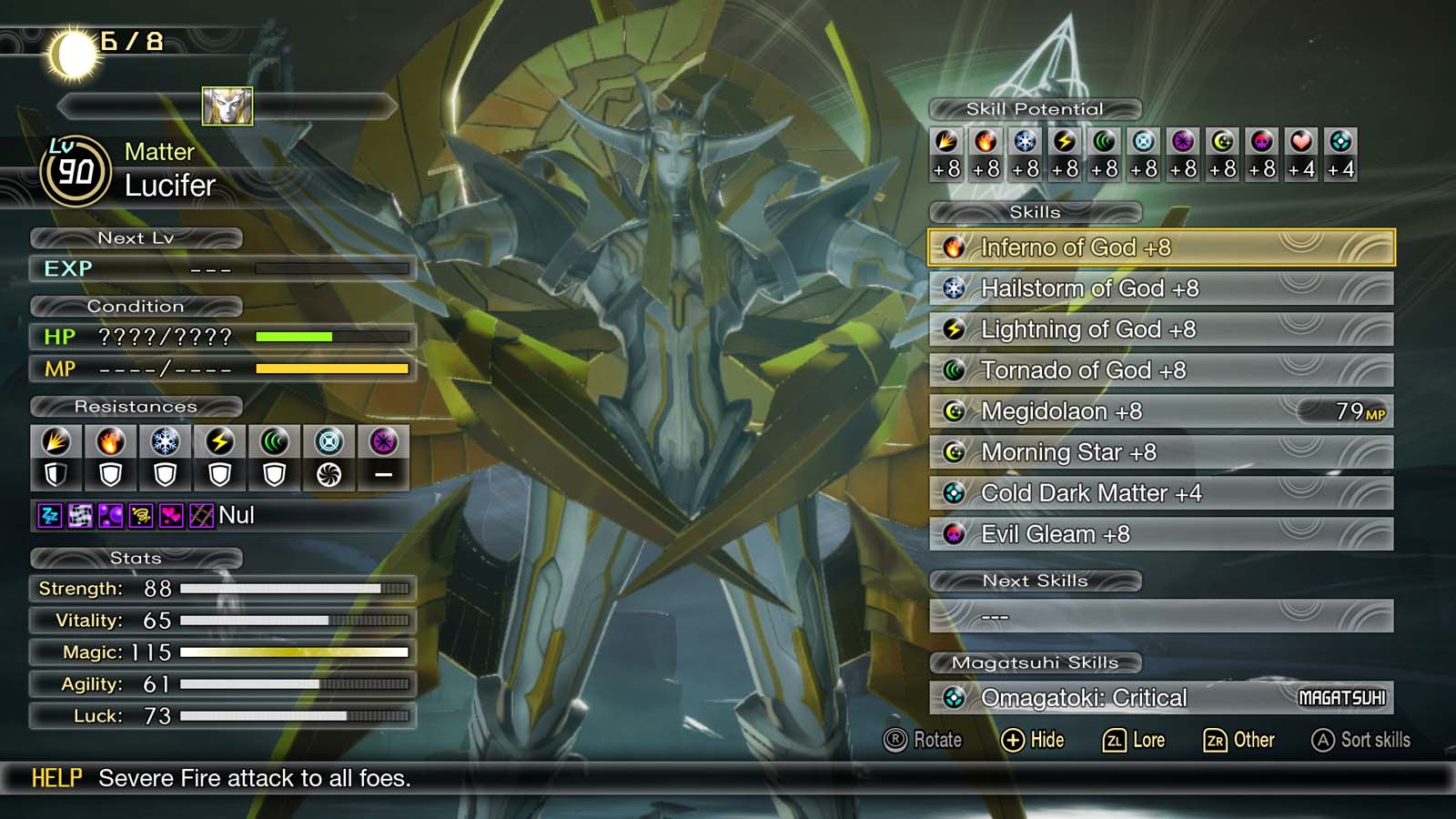Viewport: 1456px width, 819px height.
Task: Select the Electric element icon in Skill Potential
Action: tap(1062, 141)
